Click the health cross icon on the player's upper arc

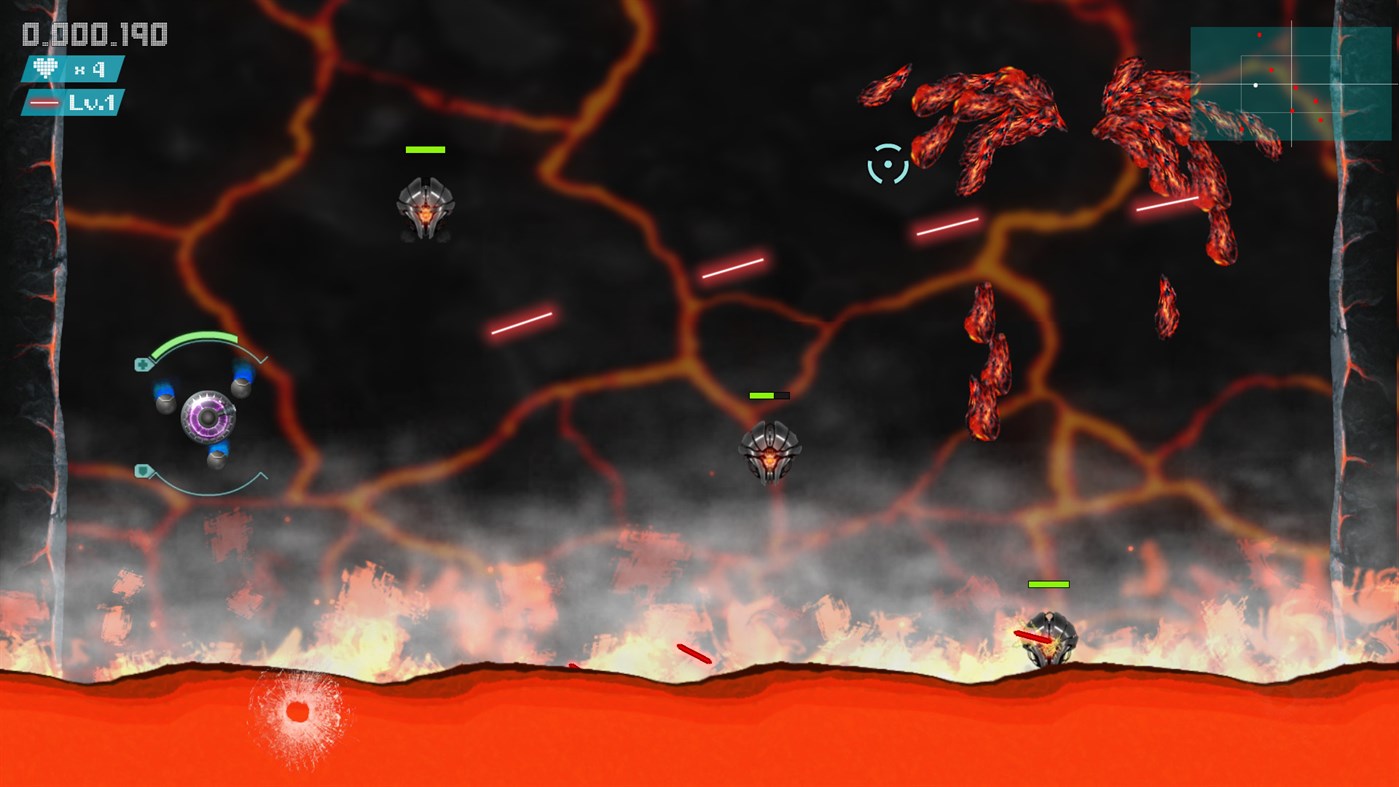click(x=142, y=364)
